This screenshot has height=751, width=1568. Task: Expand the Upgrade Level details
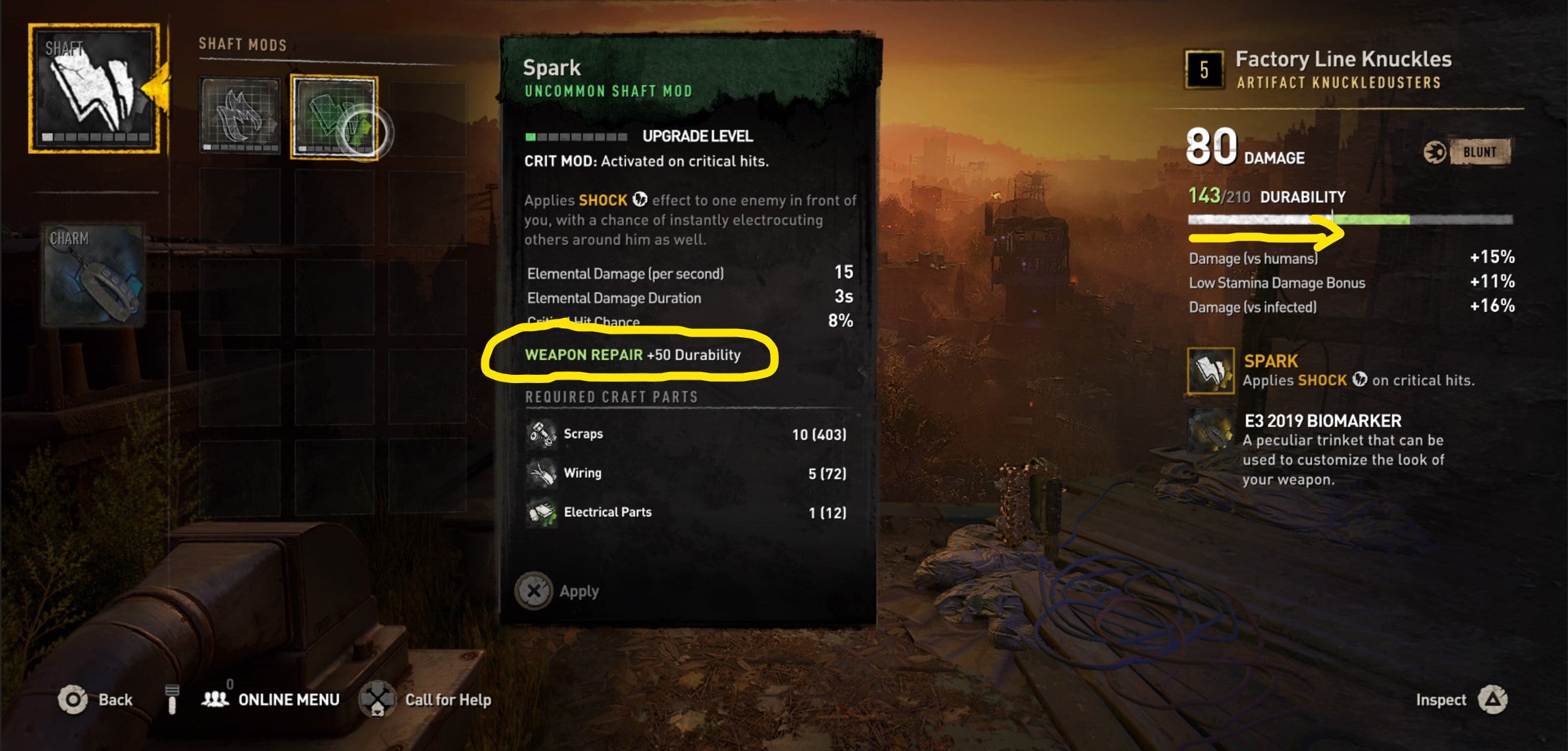pyautogui.click(x=696, y=136)
